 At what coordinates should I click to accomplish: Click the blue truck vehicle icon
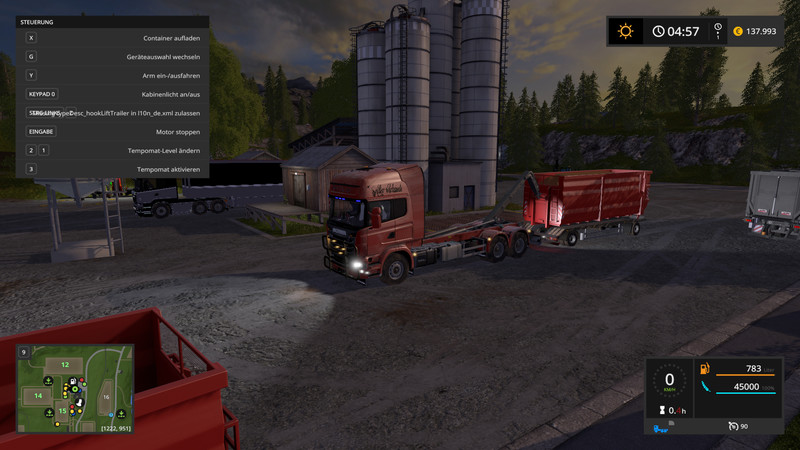661,430
